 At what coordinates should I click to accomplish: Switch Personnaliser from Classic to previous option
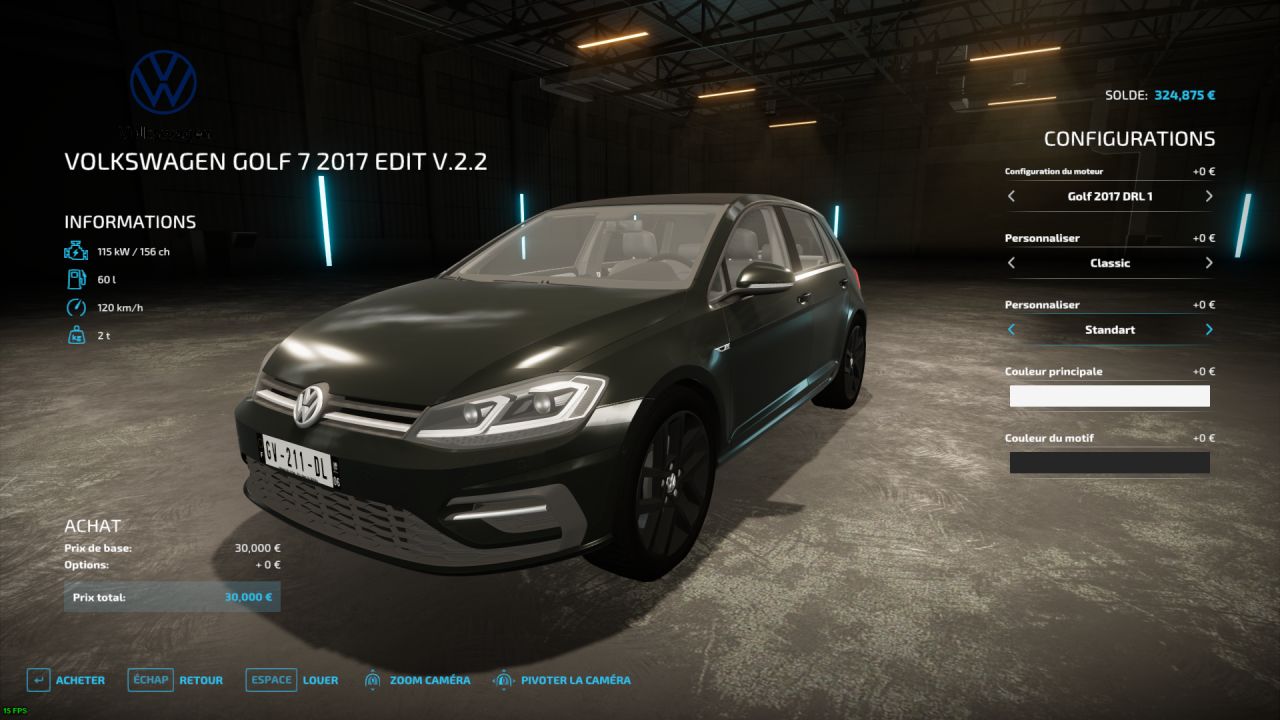(1011, 263)
